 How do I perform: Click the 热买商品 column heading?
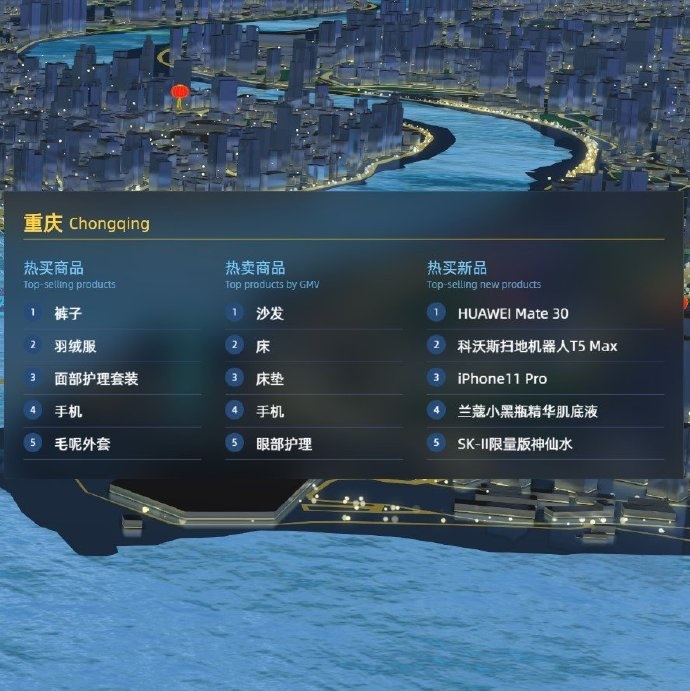[x=54, y=268]
